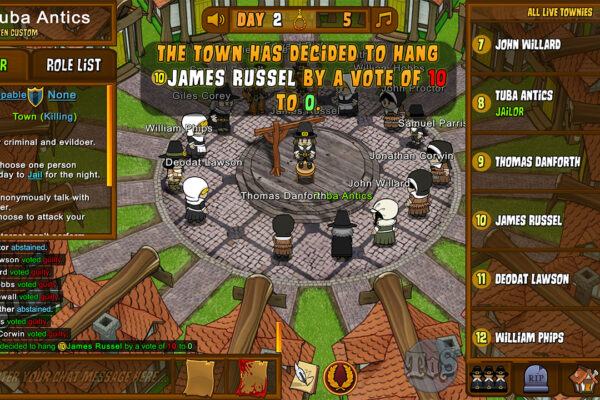
Task: Pick Deodat Lawson from the townies list
Action: coord(532,278)
